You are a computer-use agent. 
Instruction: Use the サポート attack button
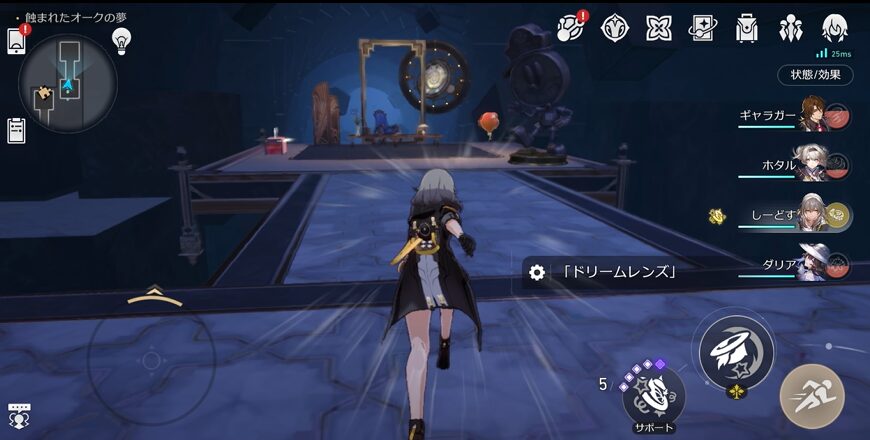[x=654, y=393]
